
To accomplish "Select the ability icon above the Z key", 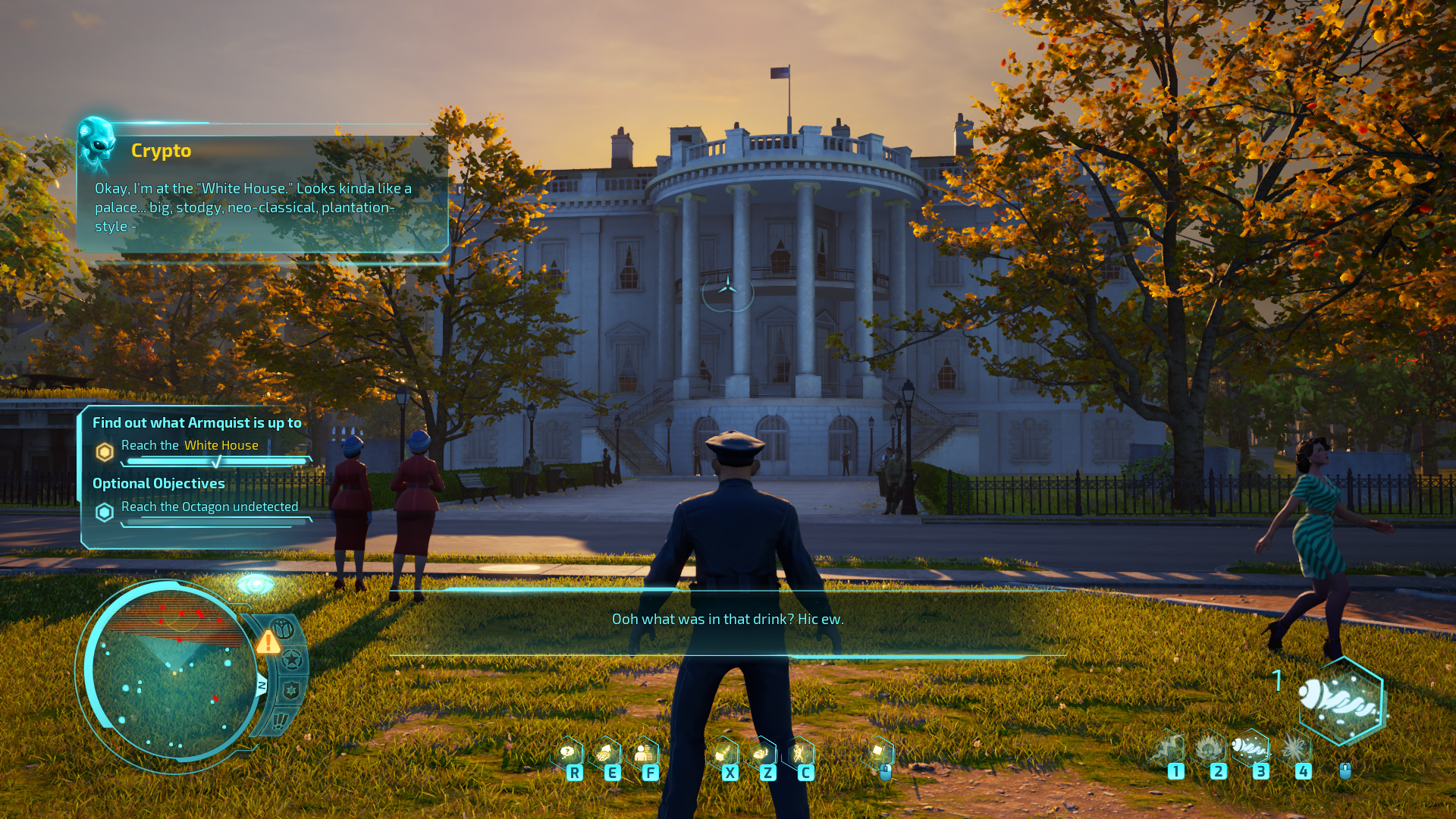I will pyautogui.click(x=761, y=752).
